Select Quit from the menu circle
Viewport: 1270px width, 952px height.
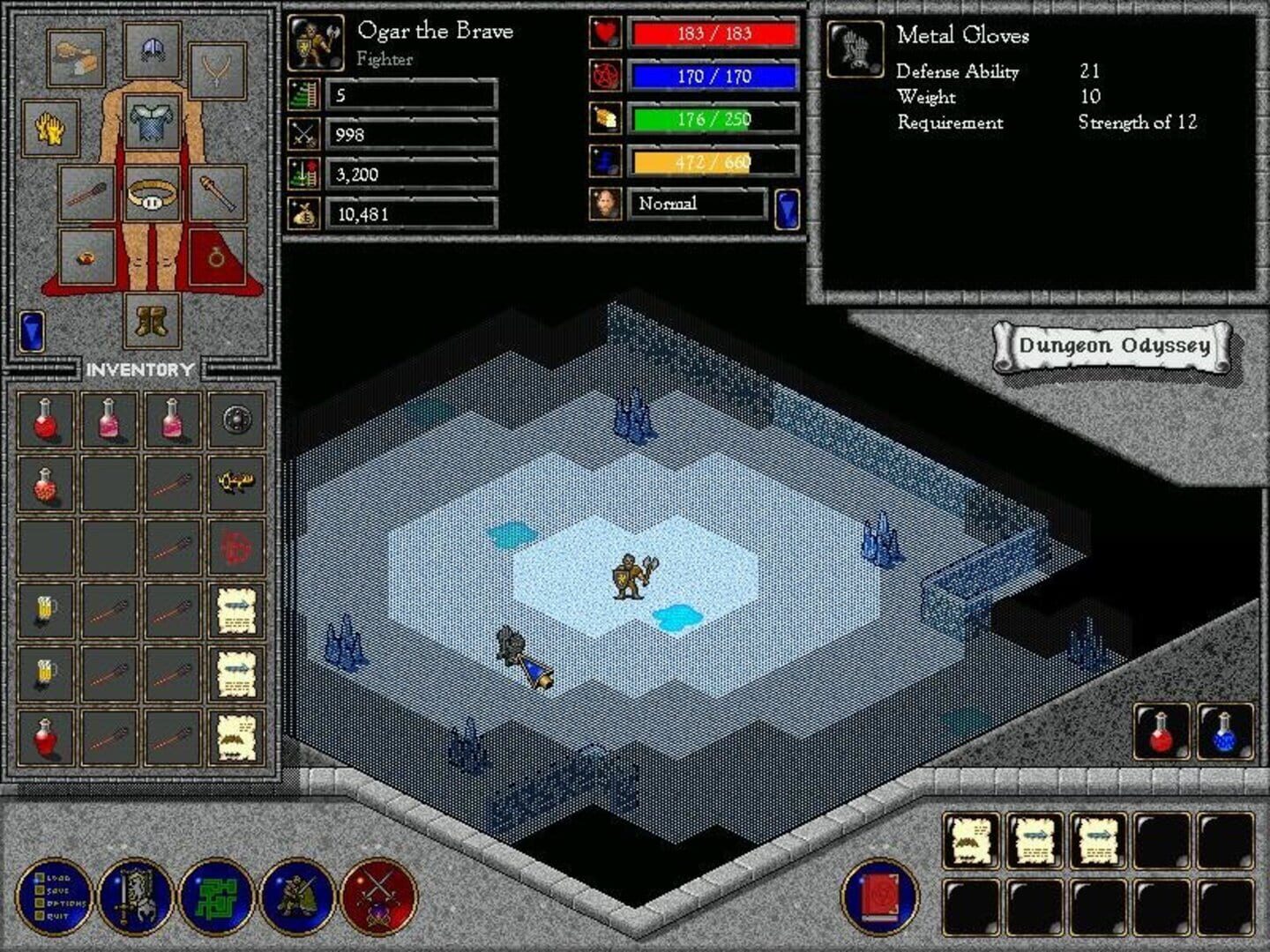[x=39, y=915]
